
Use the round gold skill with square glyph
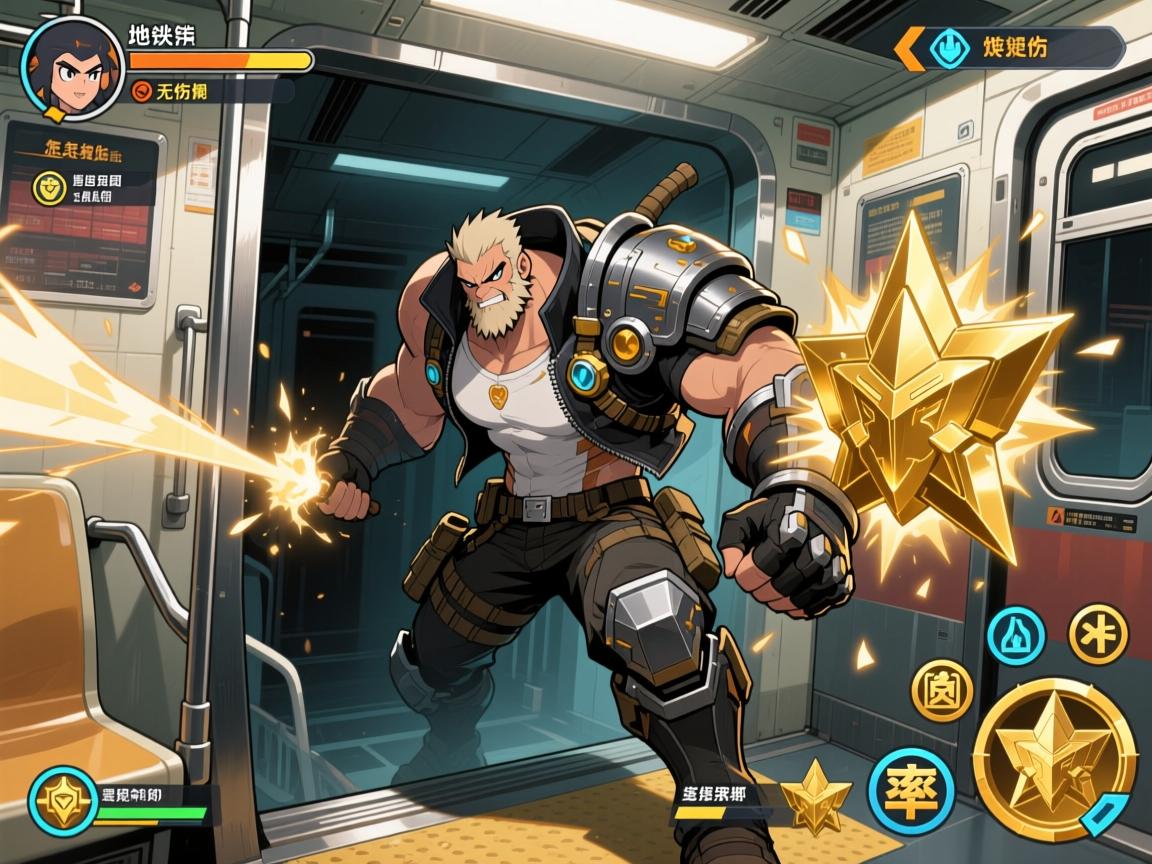941,691
